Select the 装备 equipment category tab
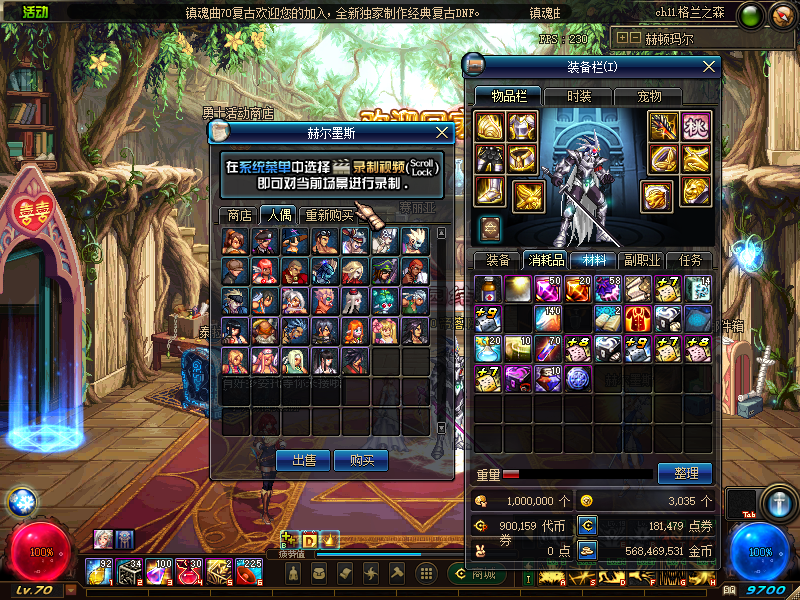Screen dimensions: 800x600 click(x=497, y=260)
